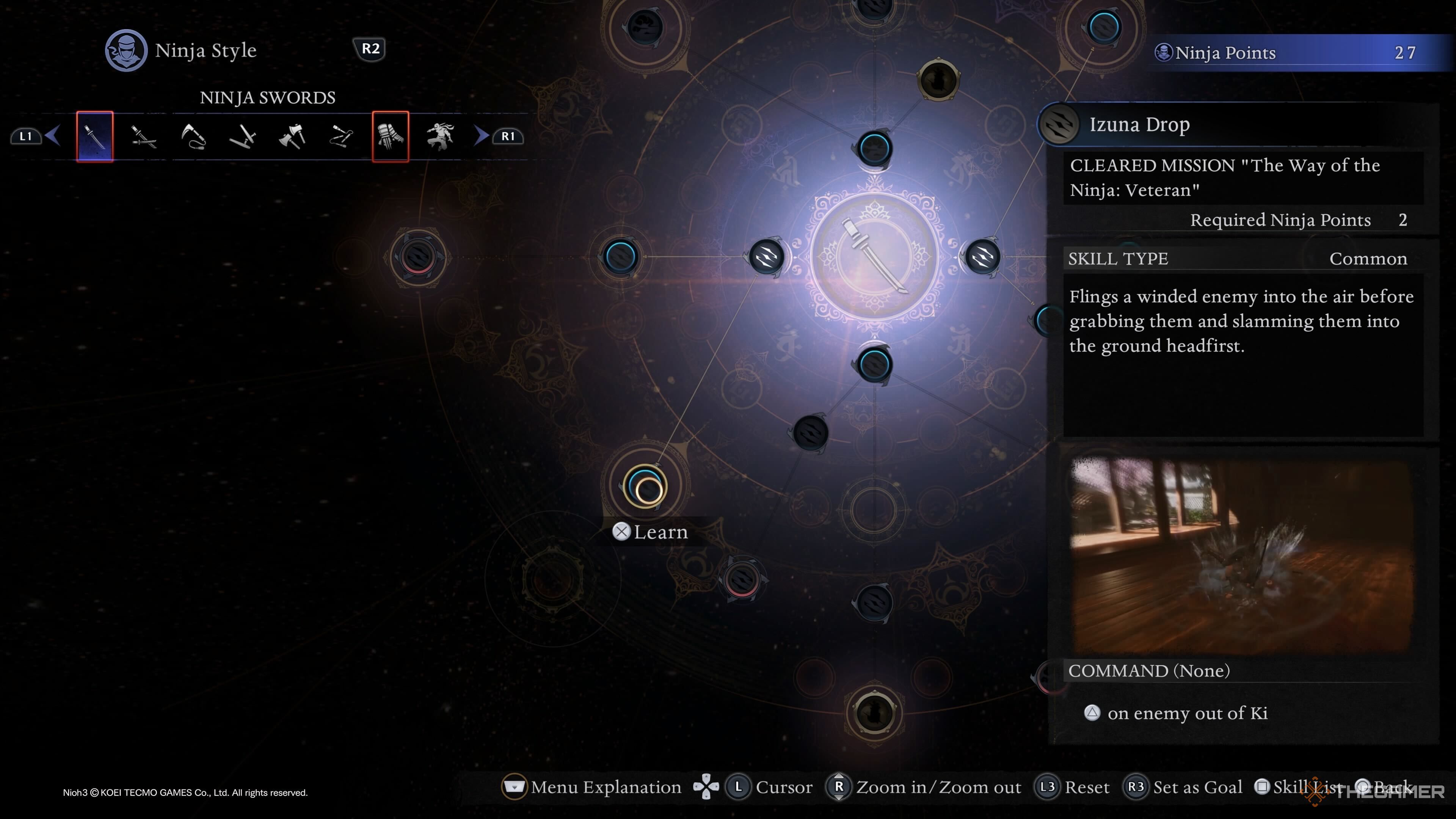Select the skill node right of the sword emblem
Image resolution: width=1456 pixels, height=819 pixels.
pyautogui.click(x=983, y=257)
